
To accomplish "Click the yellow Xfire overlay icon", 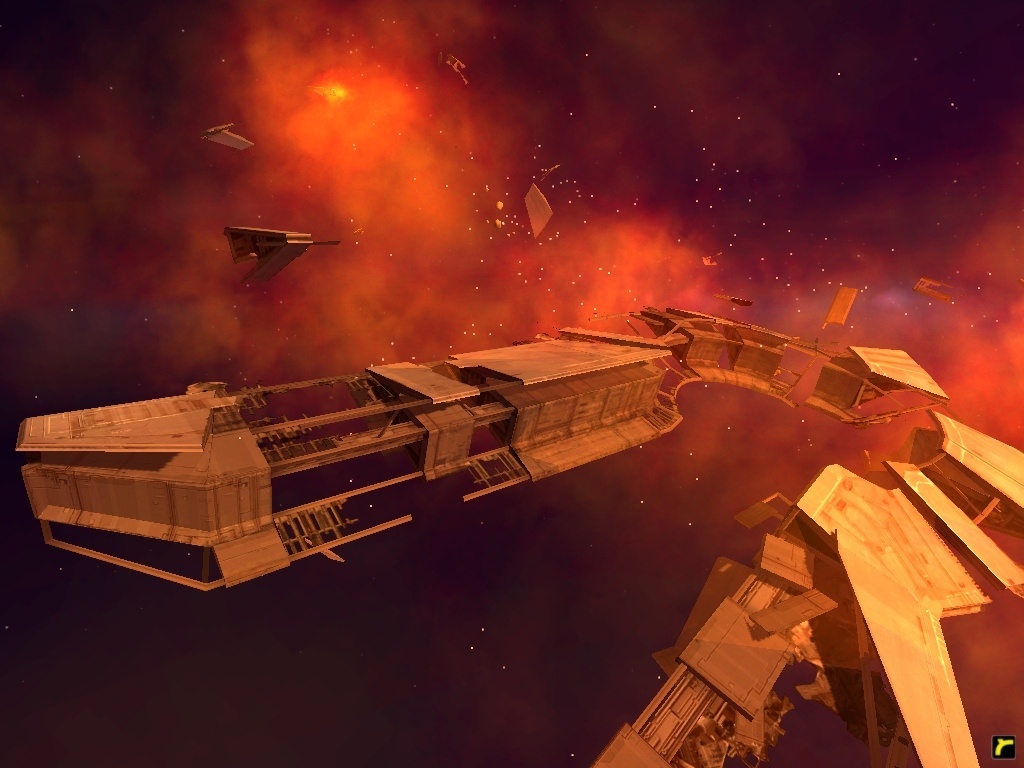I will pyautogui.click(x=1003, y=746).
